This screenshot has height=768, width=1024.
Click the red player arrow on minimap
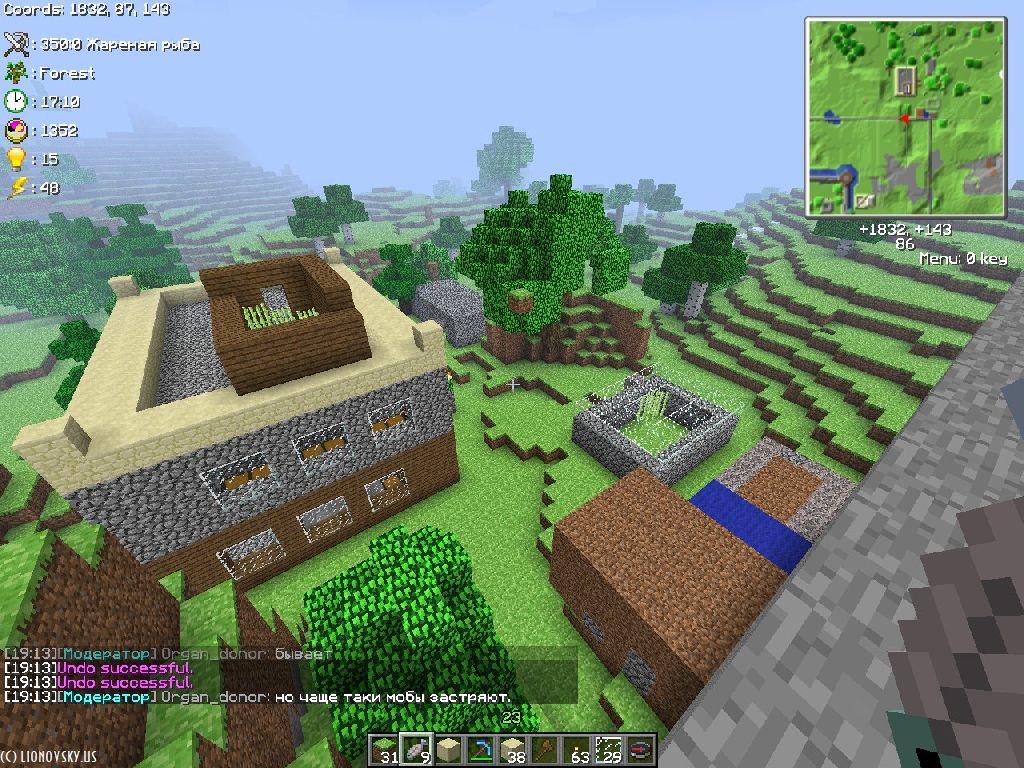904,118
